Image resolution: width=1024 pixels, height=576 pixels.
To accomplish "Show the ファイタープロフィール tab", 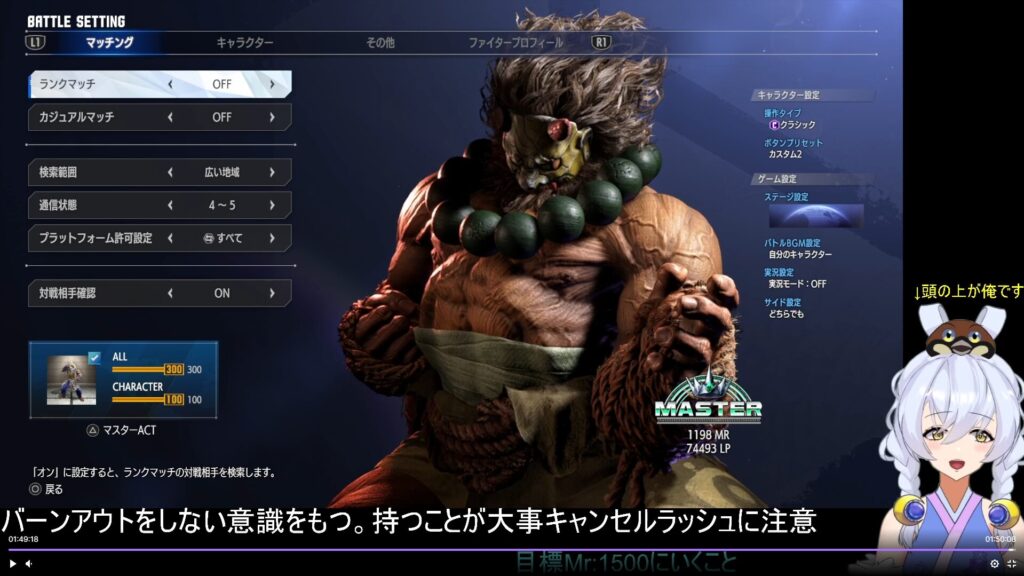I will (515, 43).
